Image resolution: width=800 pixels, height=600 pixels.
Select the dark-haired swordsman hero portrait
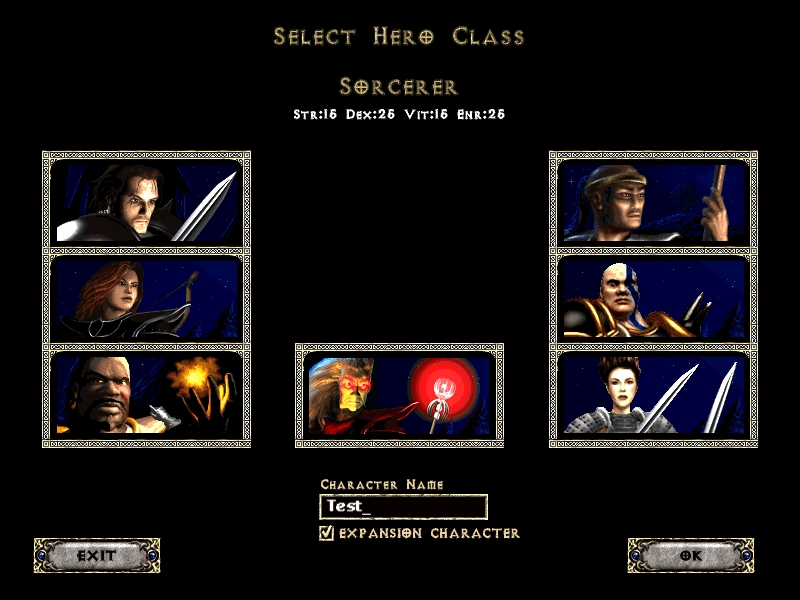pyautogui.click(x=146, y=200)
